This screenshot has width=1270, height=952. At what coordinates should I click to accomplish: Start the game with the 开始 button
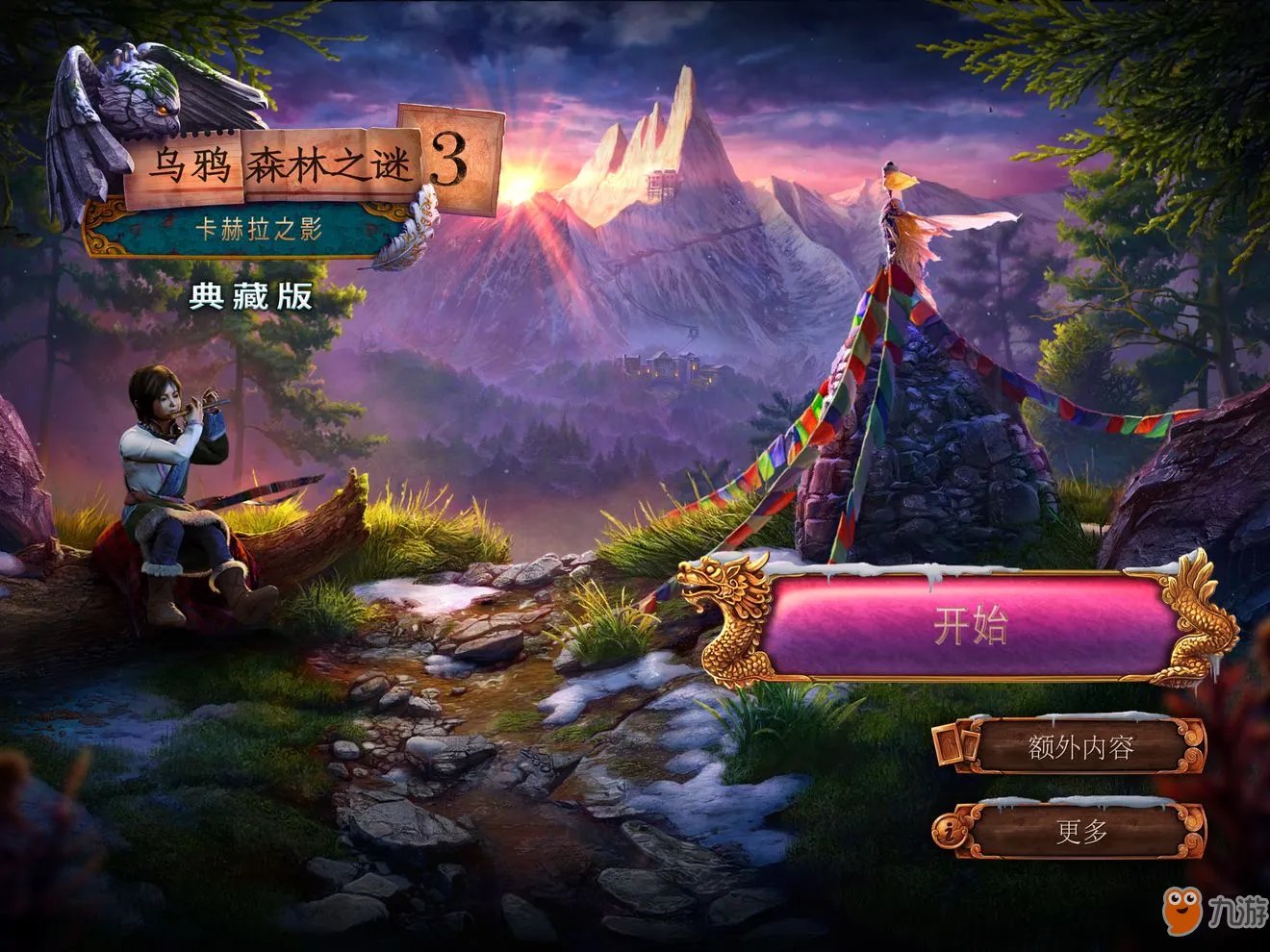tap(970, 626)
